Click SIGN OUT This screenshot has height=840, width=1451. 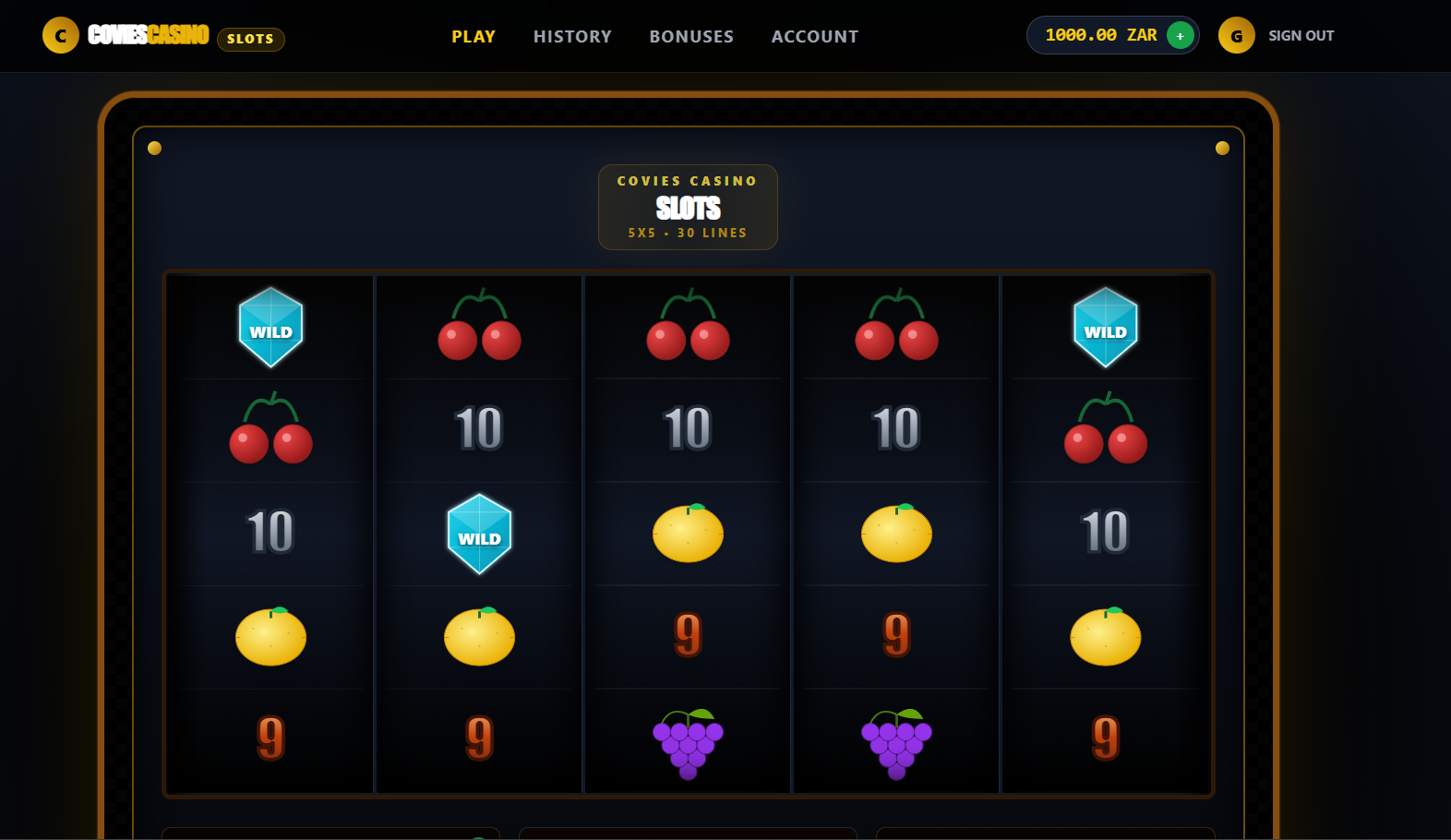click(x=1301, y=36)
